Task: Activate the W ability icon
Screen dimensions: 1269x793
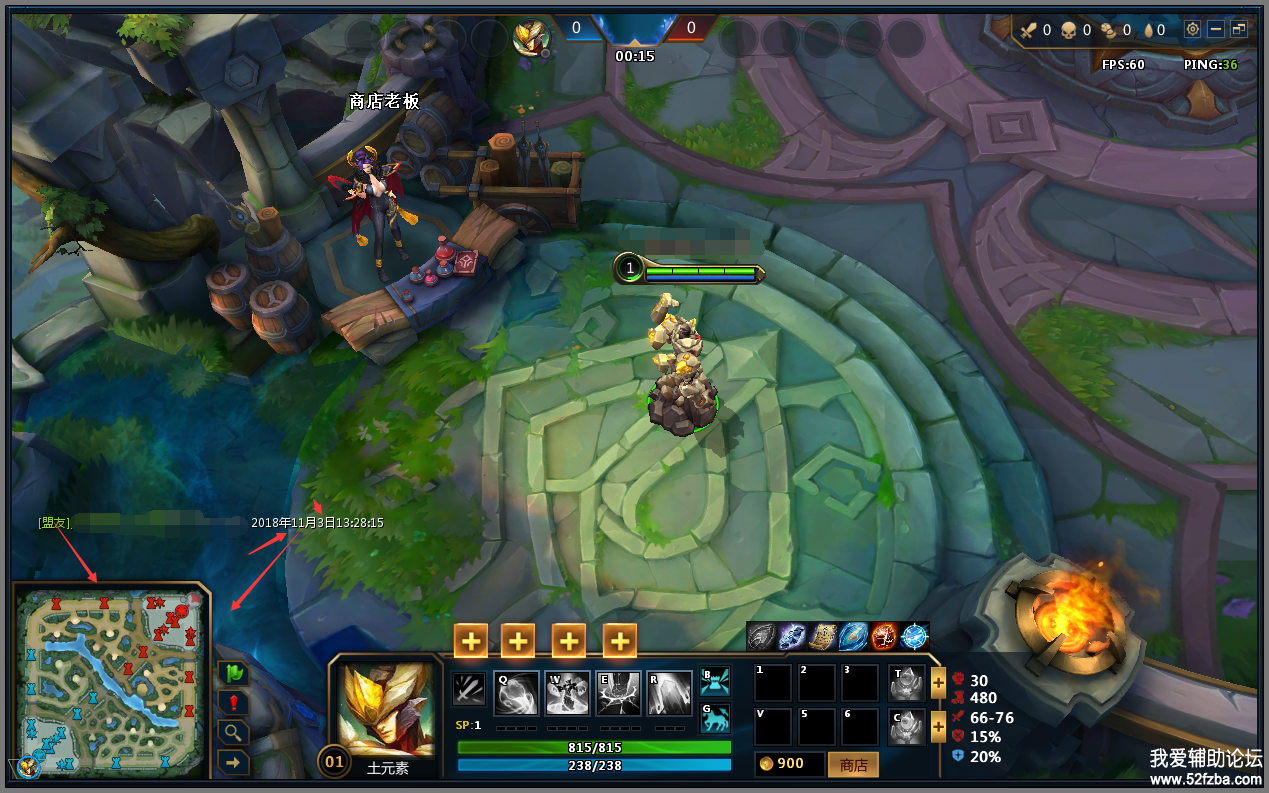Action: [567, 693]
